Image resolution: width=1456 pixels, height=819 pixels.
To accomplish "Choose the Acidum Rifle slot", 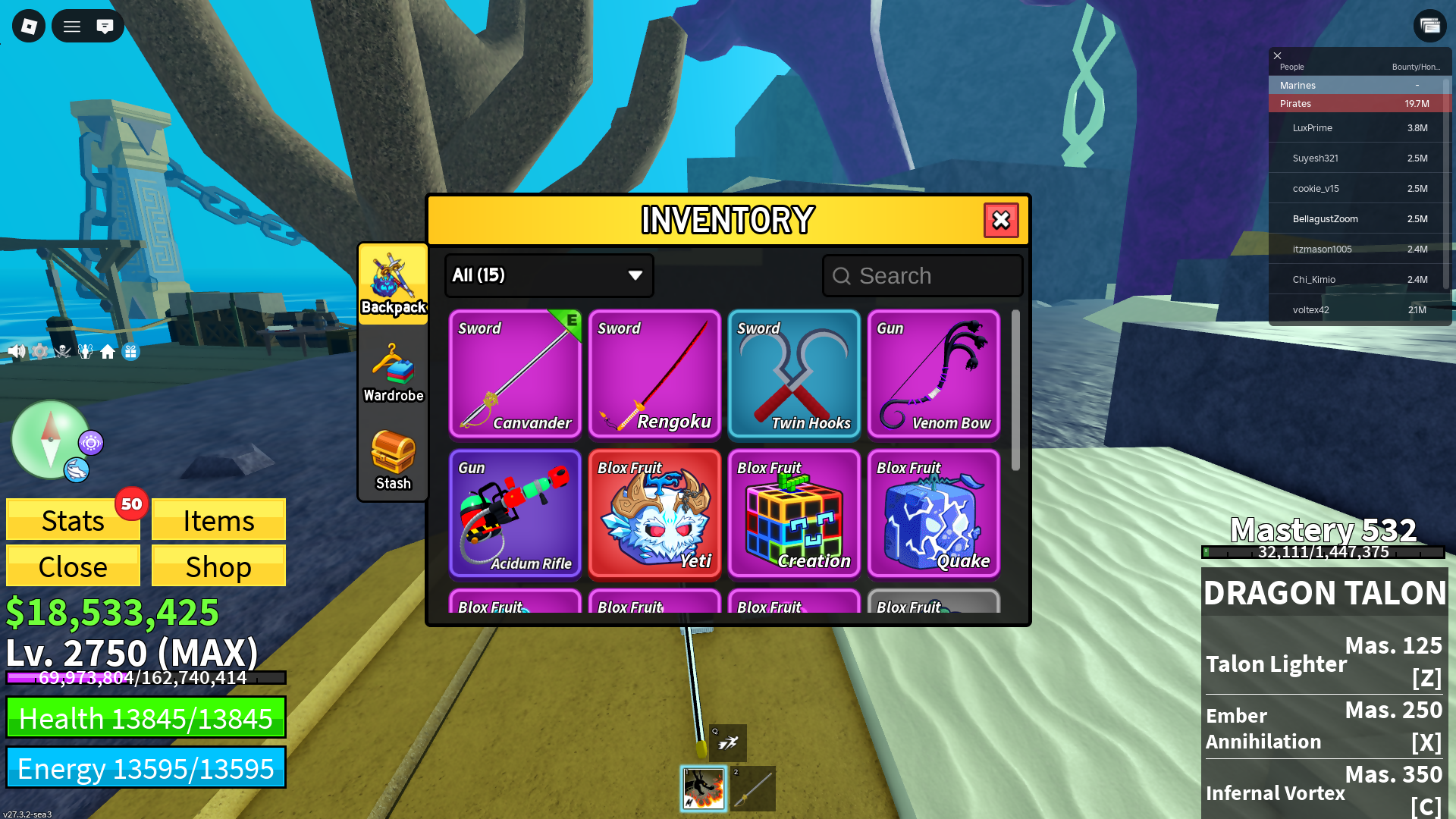I will (515, 513).
